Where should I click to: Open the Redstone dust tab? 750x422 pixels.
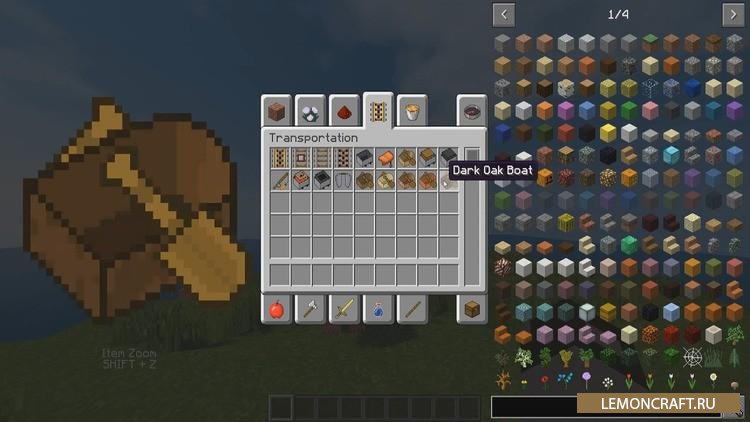(344, 111)
